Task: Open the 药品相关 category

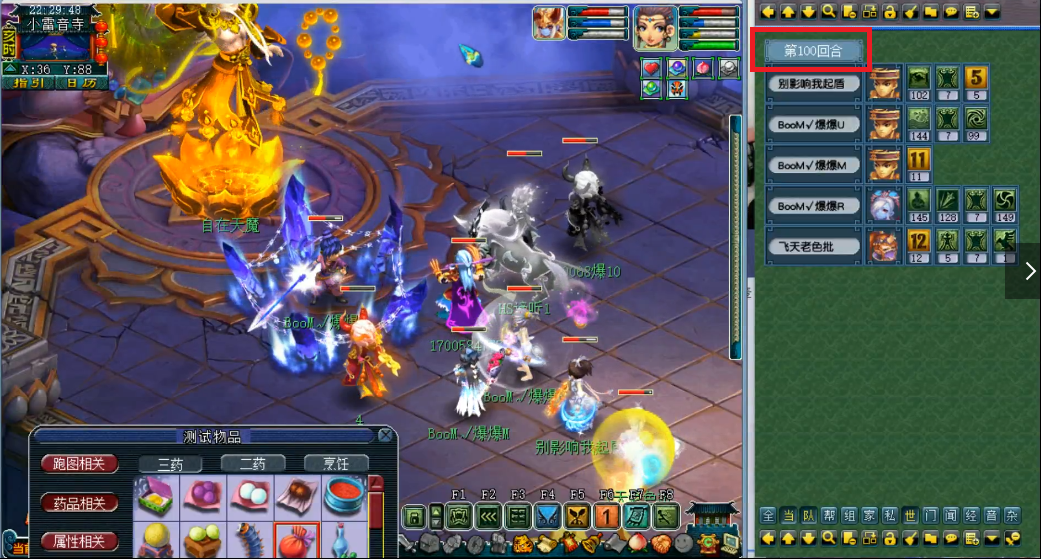Action: 79,502
